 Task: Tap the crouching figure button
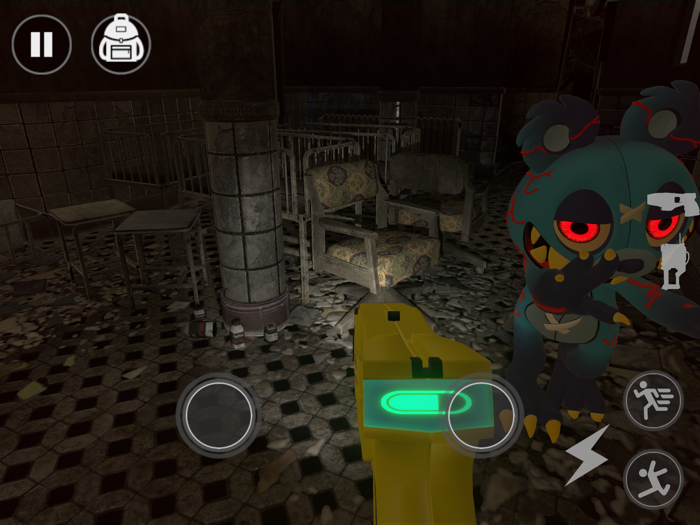[653, 478]
